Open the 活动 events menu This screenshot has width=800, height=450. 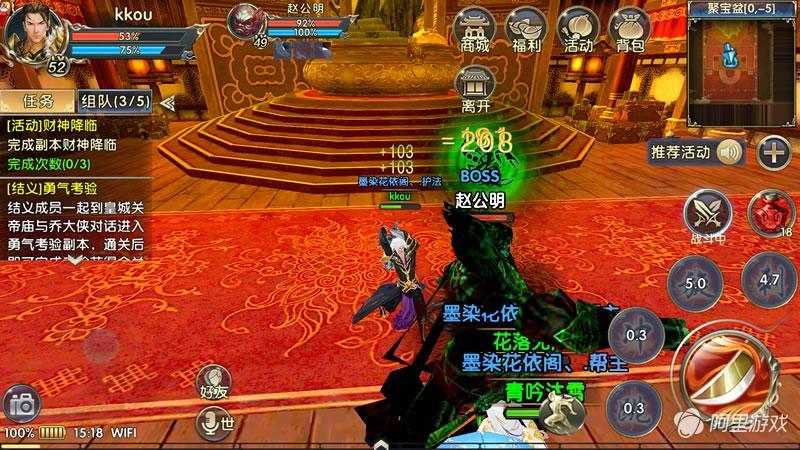(x=578, y=30)
